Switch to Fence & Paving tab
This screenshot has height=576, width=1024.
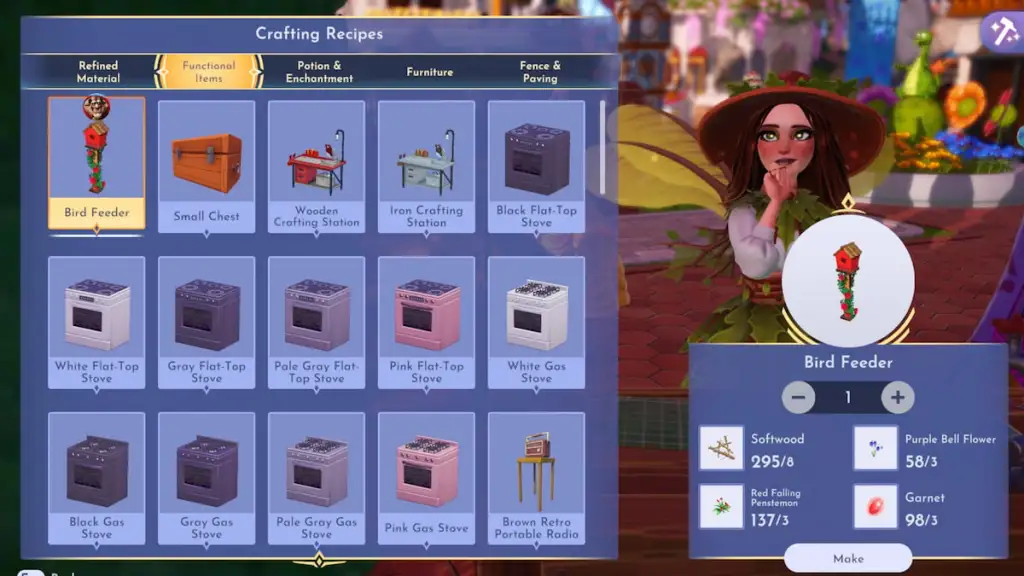coord(539,72)
